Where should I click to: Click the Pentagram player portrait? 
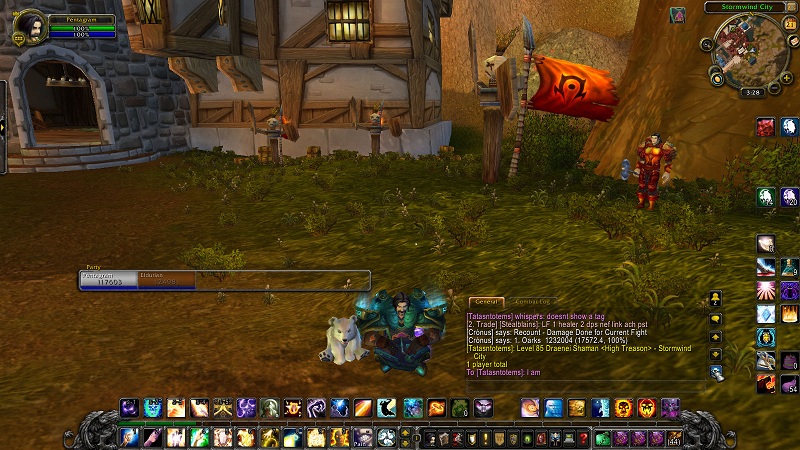(x=30, y=25)
